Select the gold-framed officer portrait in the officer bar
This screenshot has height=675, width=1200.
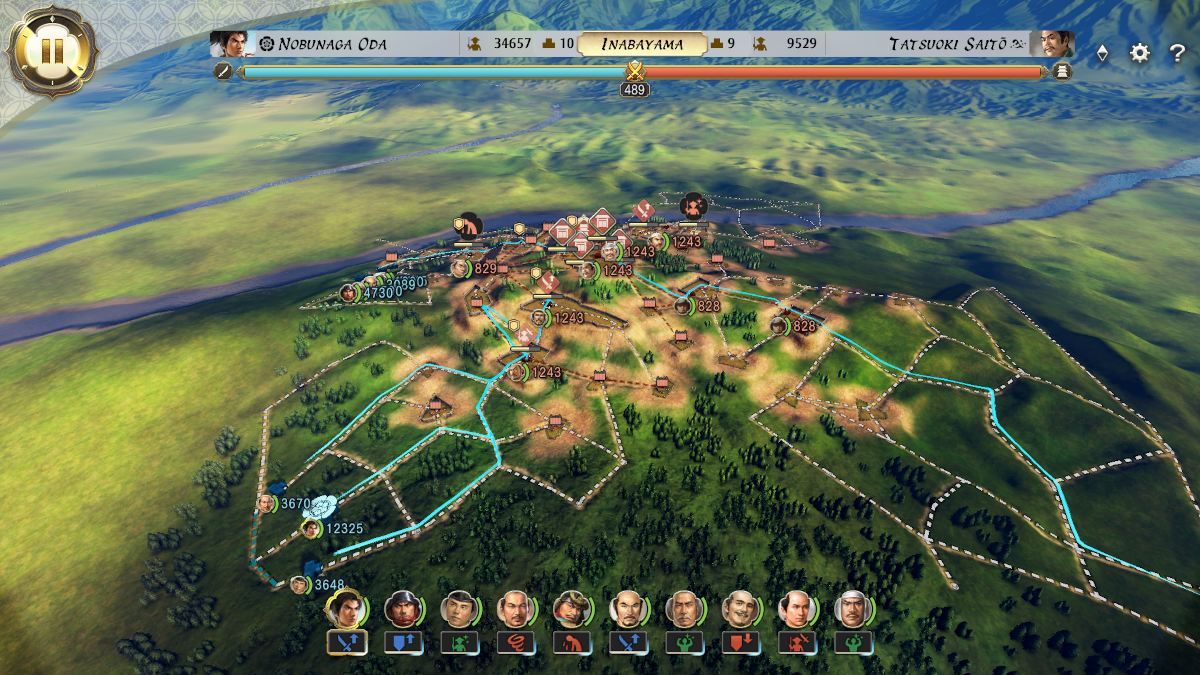pyautogui.click(x=346, y=607)
